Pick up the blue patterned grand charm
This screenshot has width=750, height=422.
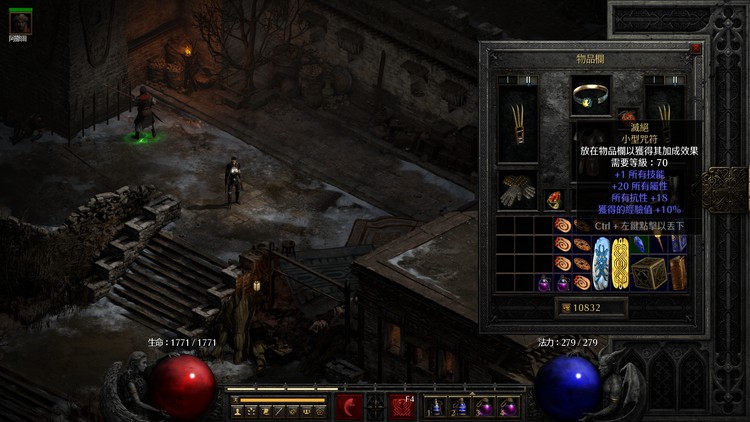(x=602, y=263)
